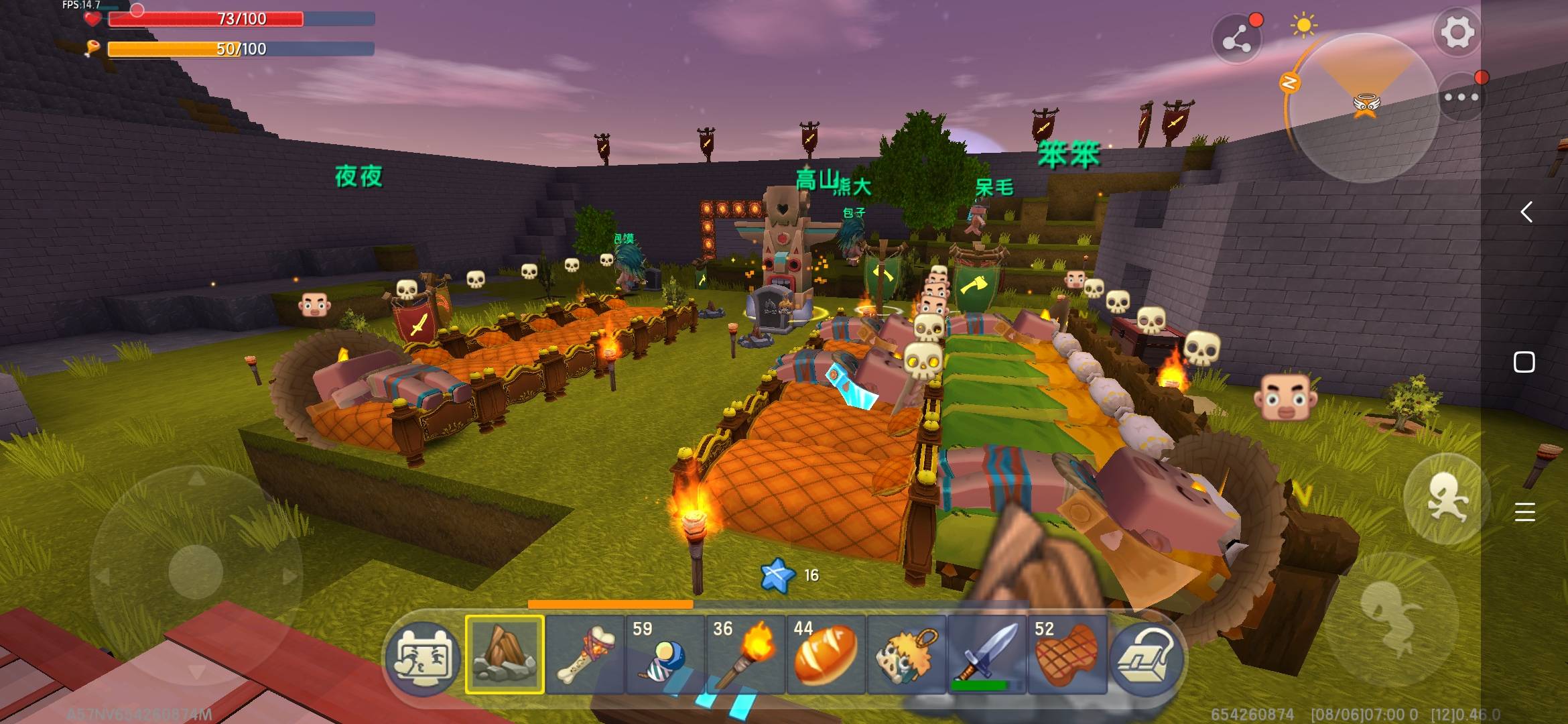Equip the steel sword

pos(987,654)
